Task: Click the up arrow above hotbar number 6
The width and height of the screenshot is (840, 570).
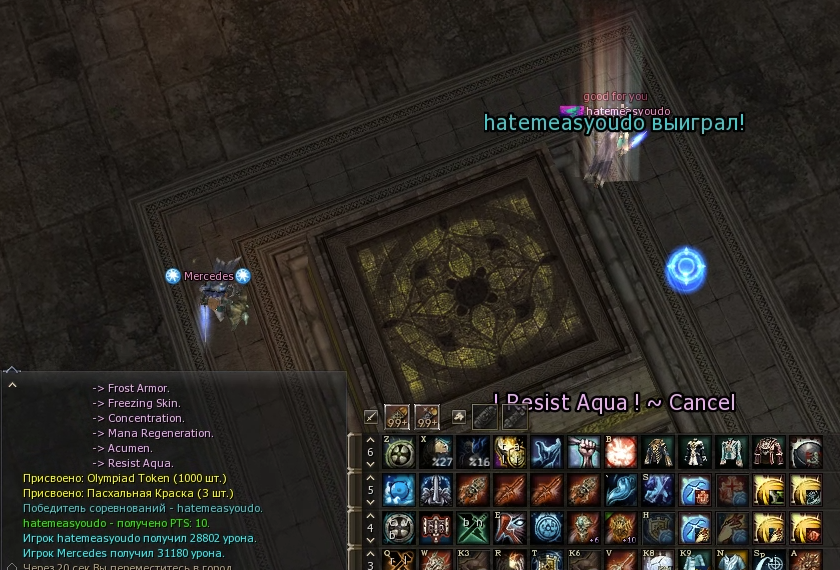Action: (x=370, y=439)
